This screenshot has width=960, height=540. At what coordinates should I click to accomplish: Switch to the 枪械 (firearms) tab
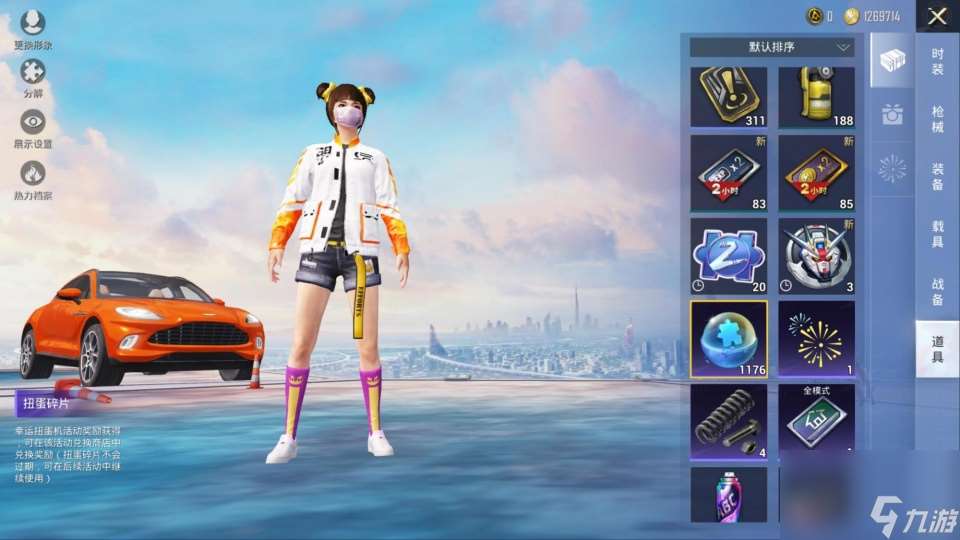tap(937, 119)
